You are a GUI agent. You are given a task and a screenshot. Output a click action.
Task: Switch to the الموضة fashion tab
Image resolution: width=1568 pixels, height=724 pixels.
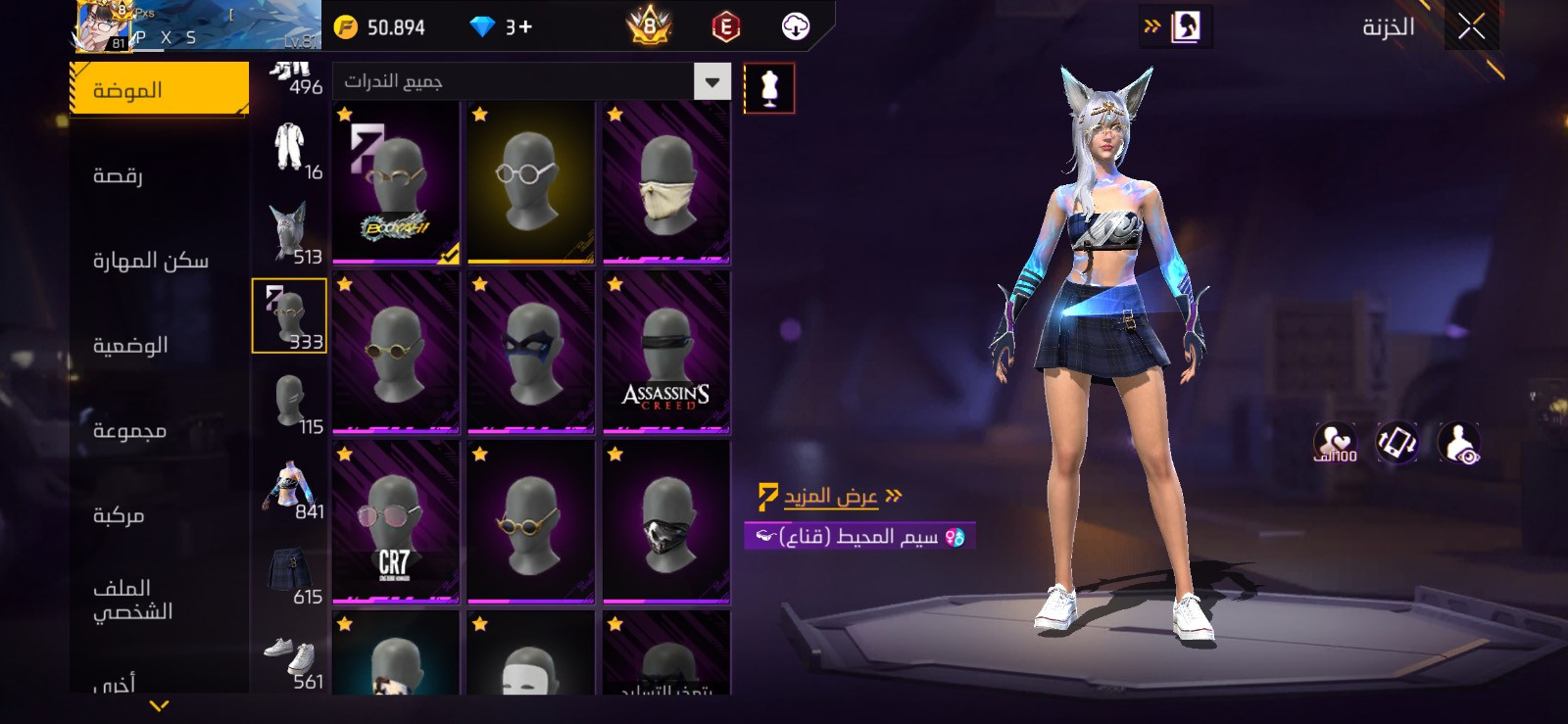[158, 90]
